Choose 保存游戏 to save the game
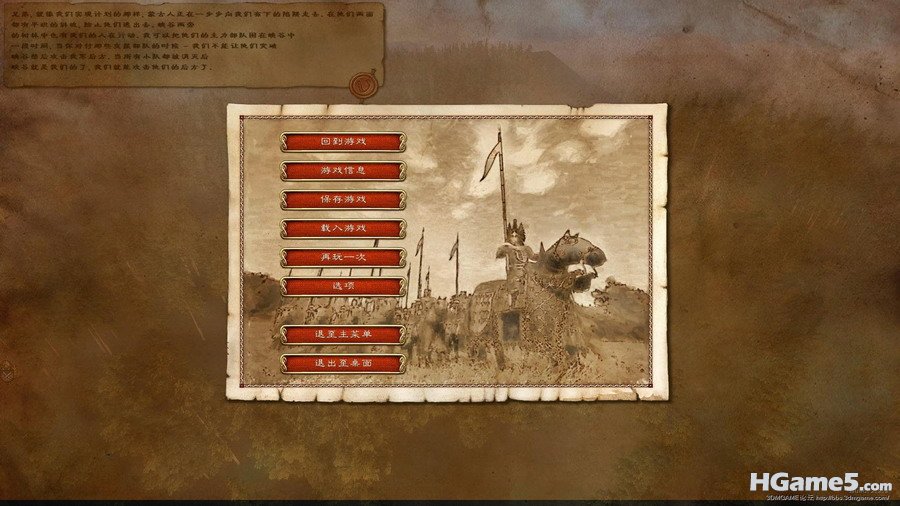The image size is (900, 506). click(x=343, y=200)
